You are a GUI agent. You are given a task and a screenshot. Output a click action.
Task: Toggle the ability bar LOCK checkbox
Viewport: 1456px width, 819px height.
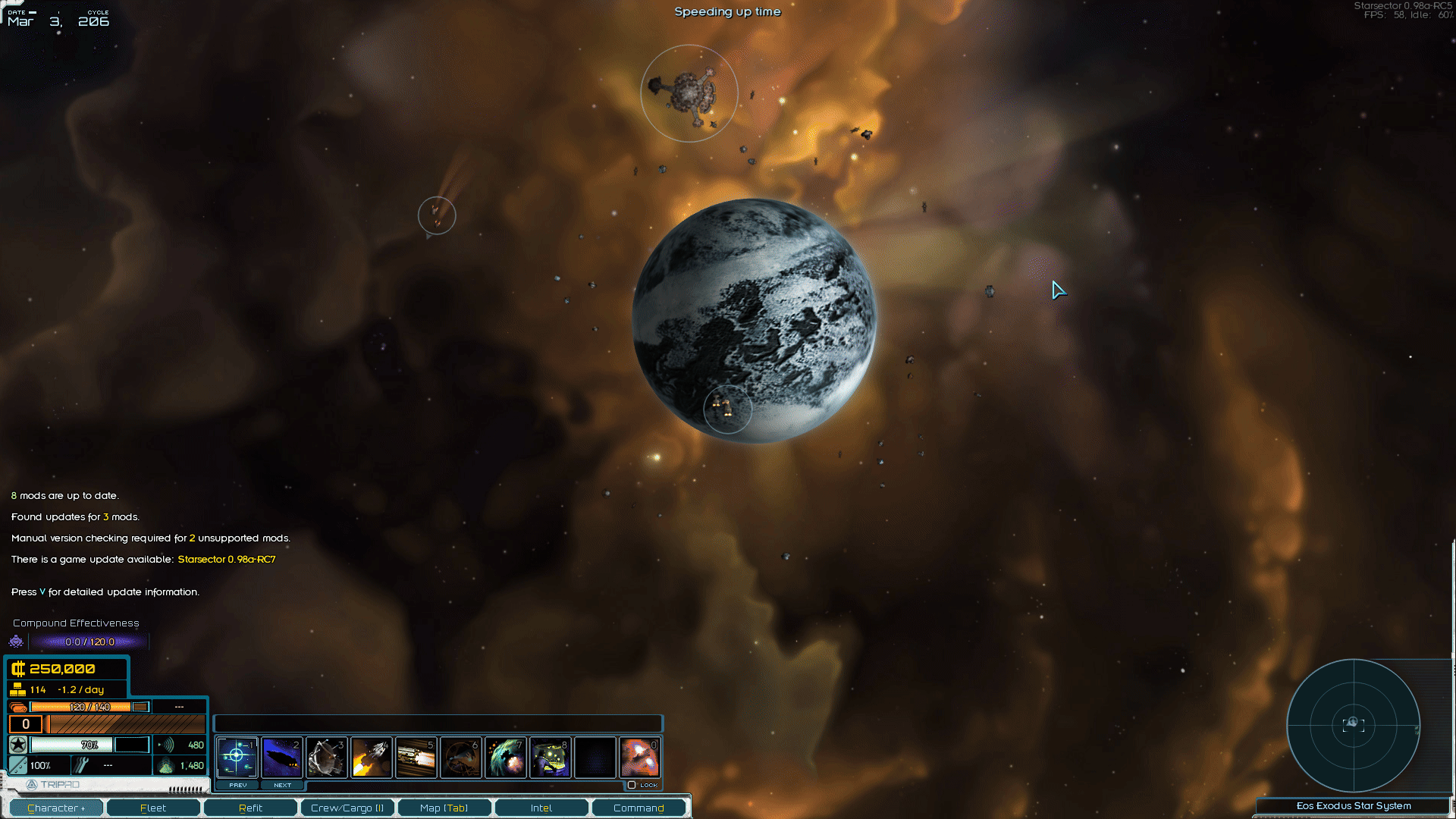[632, 785]
